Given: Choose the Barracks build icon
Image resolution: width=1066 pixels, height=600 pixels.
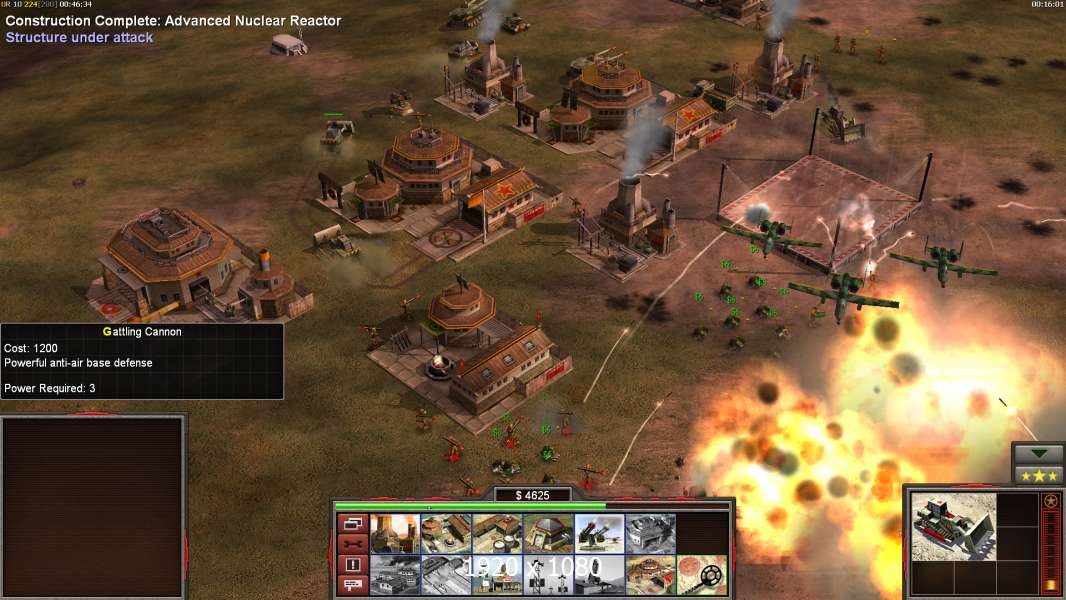Looking at the screenshot, I should 446,534.
